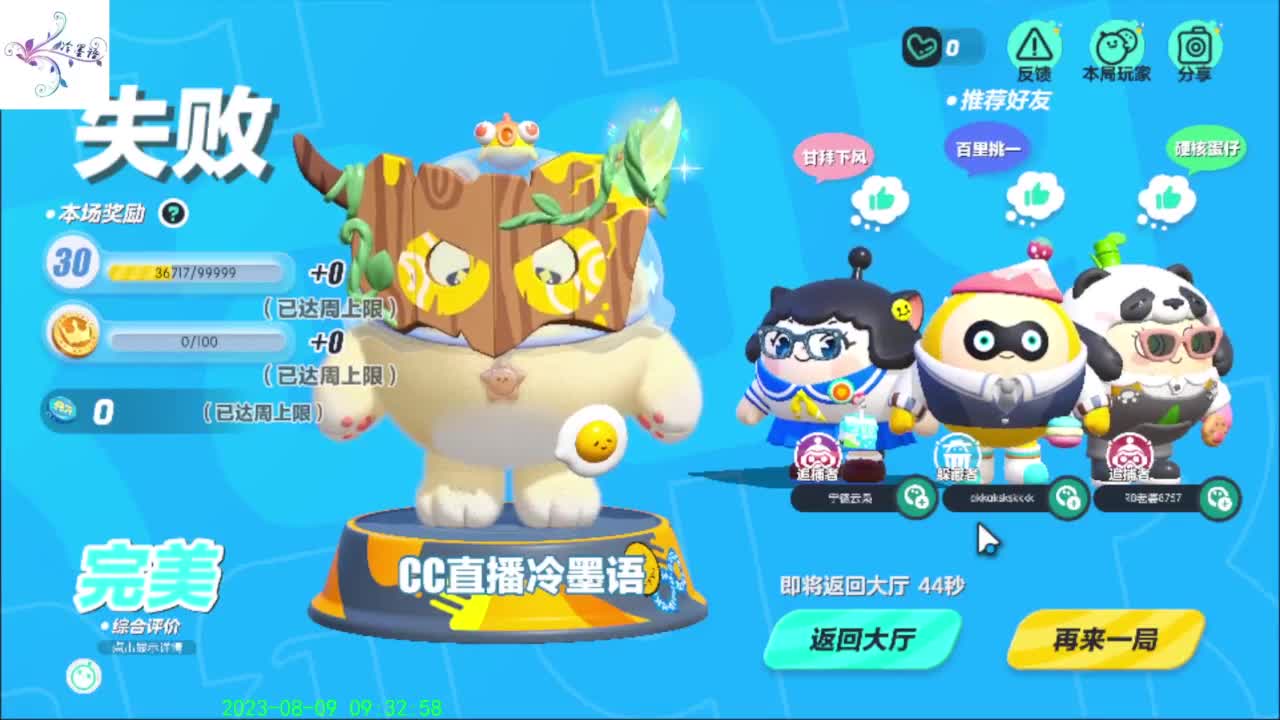This screenshot has height=720, width=1280.
Task: Open the 反馈 feedback report panel
Action: coord(1037,45)
